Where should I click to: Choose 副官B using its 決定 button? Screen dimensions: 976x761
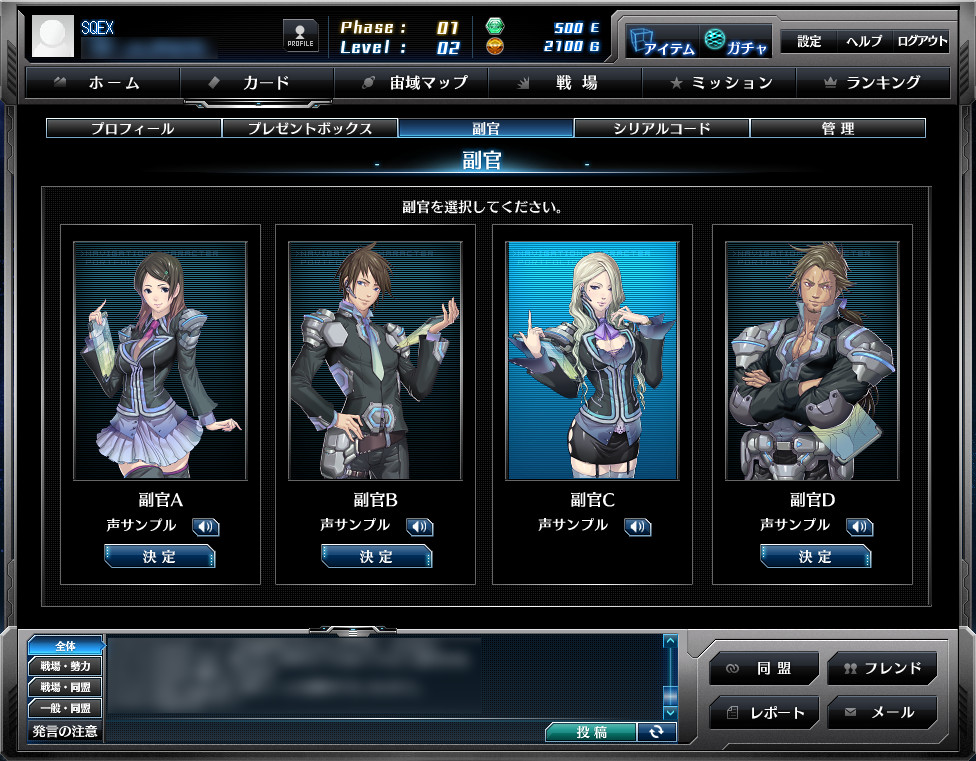click(x=377, y=557)
